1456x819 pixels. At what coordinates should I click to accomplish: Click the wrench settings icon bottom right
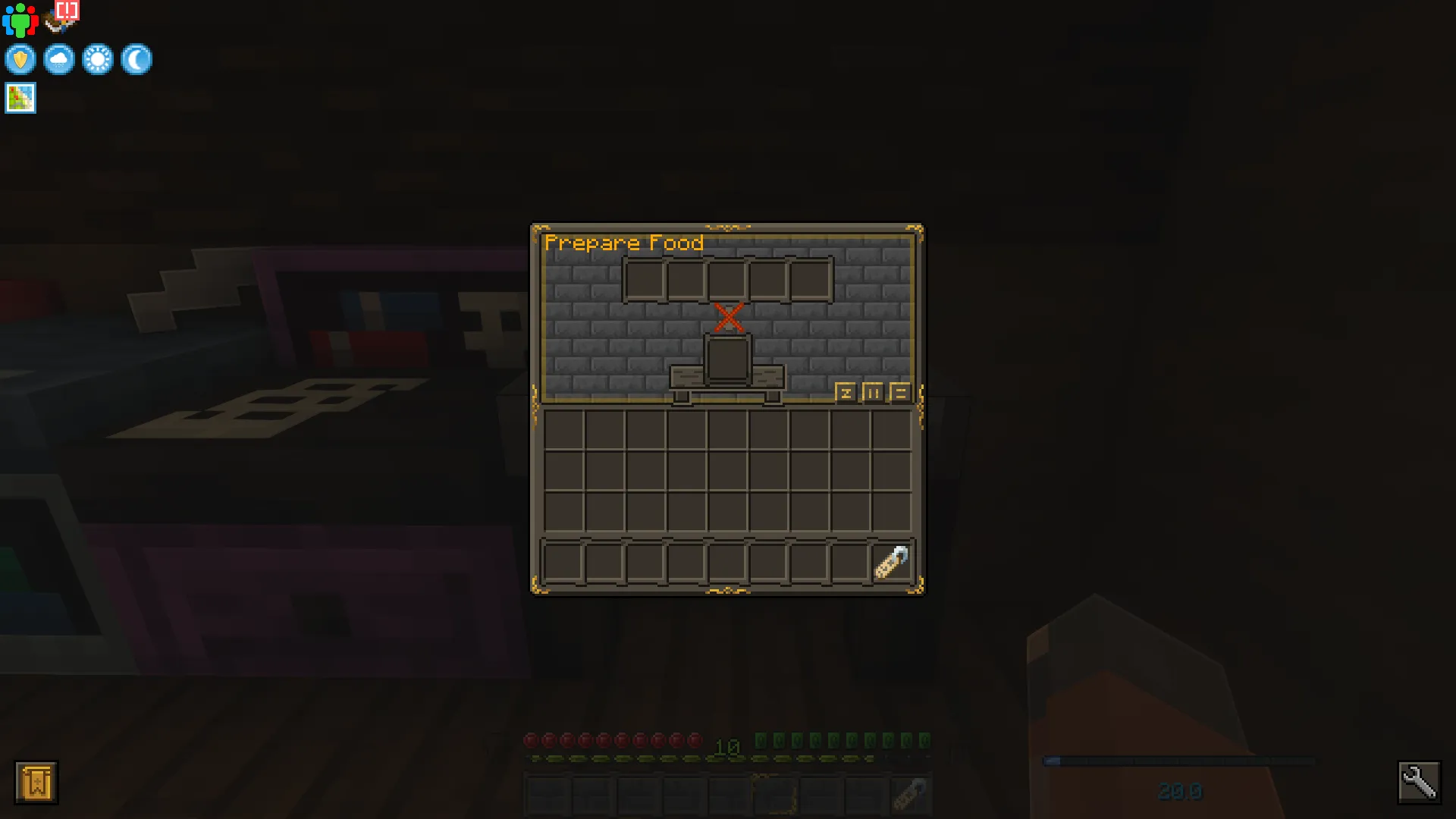[x=1421, y=781]
